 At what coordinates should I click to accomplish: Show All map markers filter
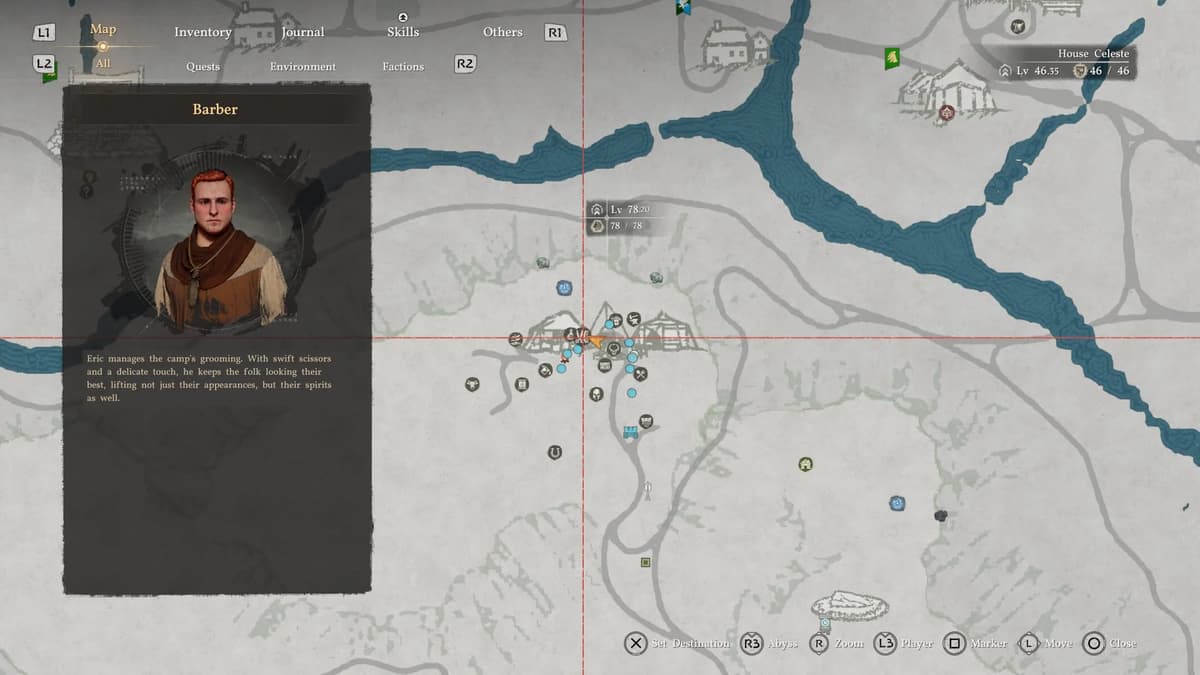click(103, 64)
